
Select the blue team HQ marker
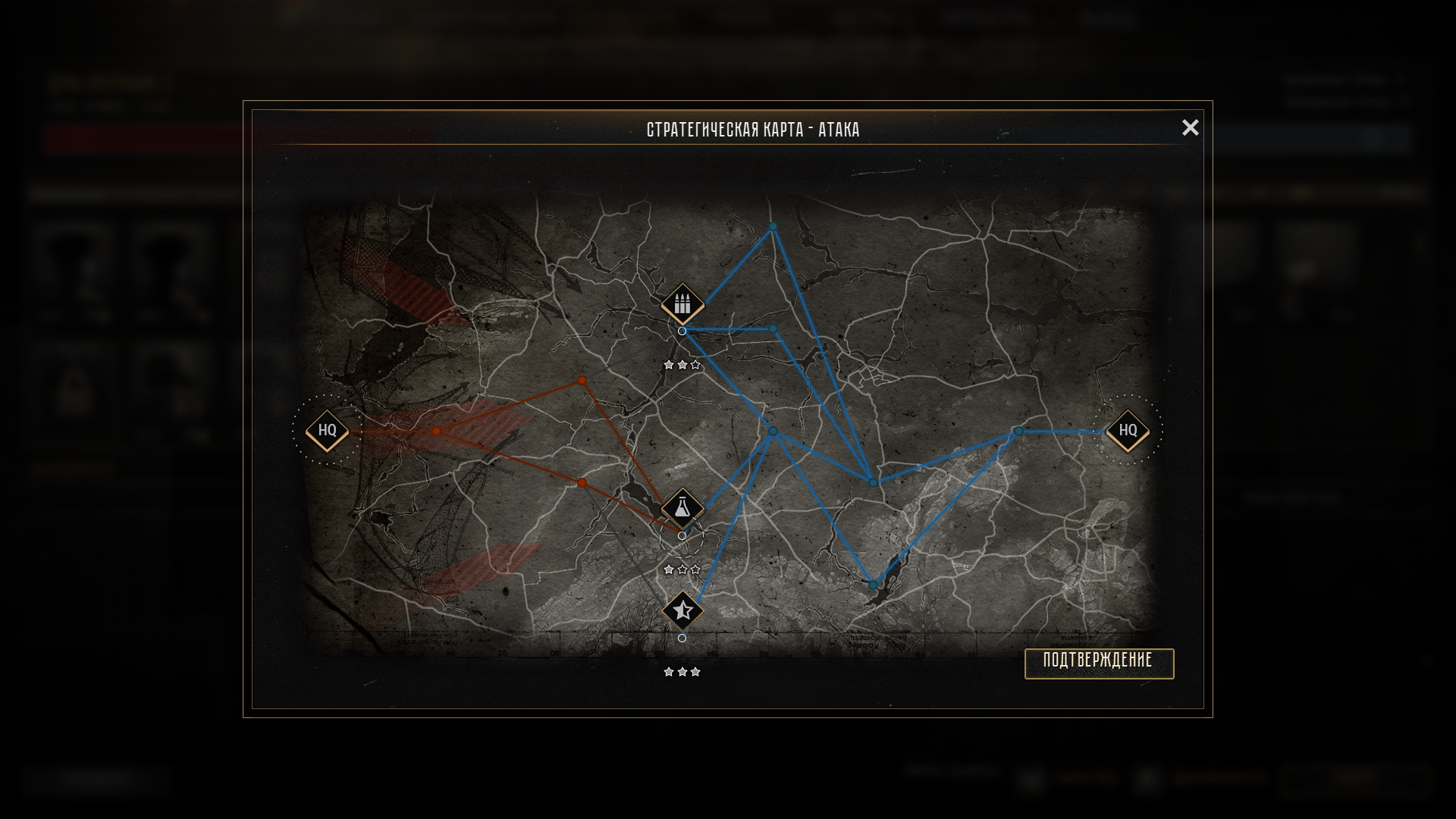coord(1128,431)
